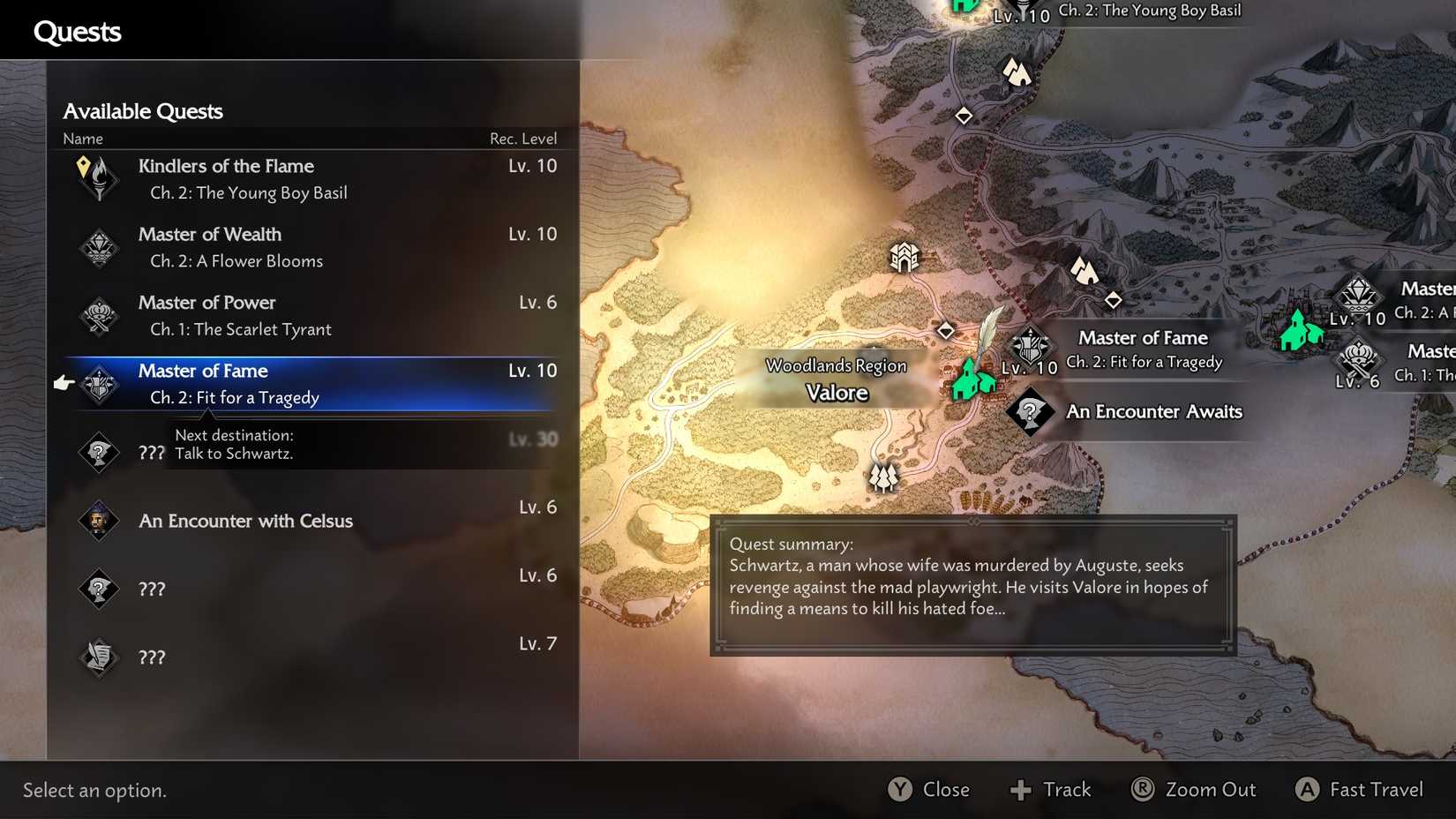The width and height of the screenshot is (1456, 819).
Task: Click the diamond waypoint left of Valore
Action: [946, 330]
